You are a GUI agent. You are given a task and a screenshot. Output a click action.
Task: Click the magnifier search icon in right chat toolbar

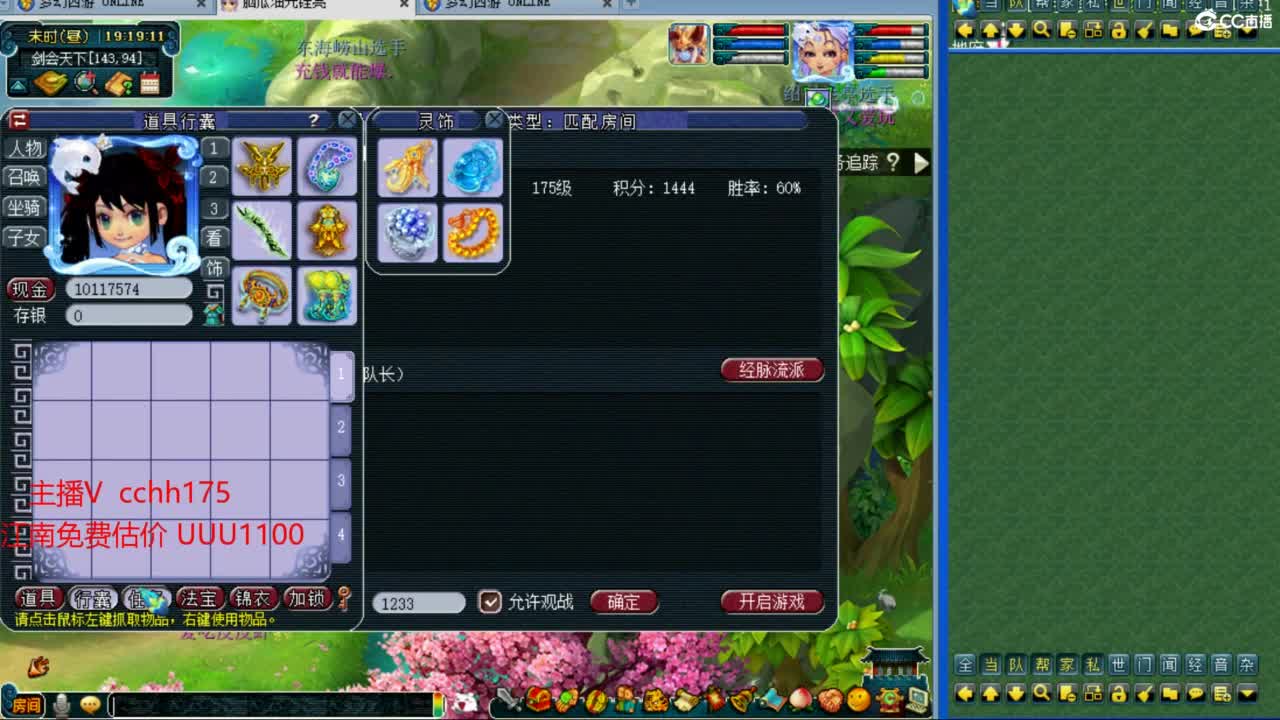pos(1043,695)
